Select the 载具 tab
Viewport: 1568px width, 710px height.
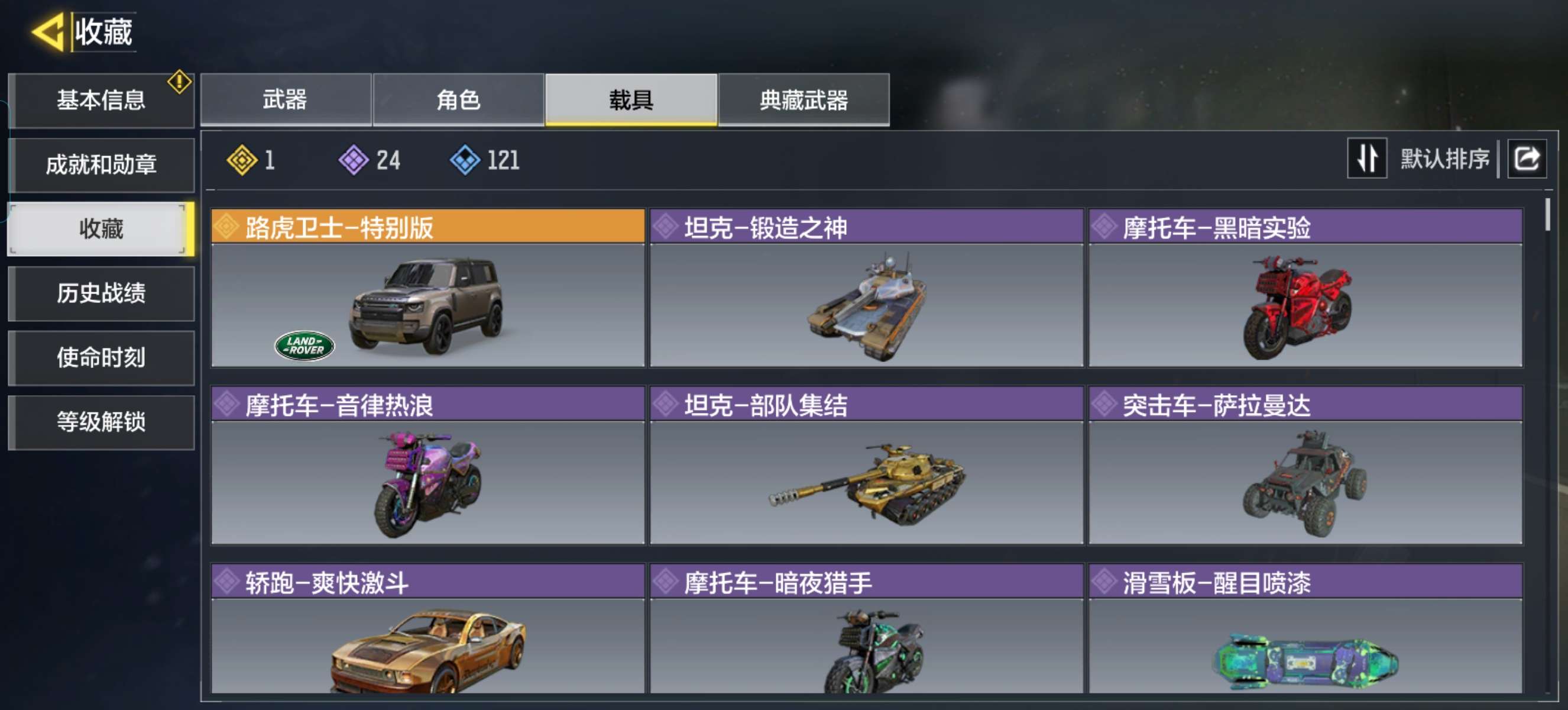pyautogui.click(x=631, y=100)
